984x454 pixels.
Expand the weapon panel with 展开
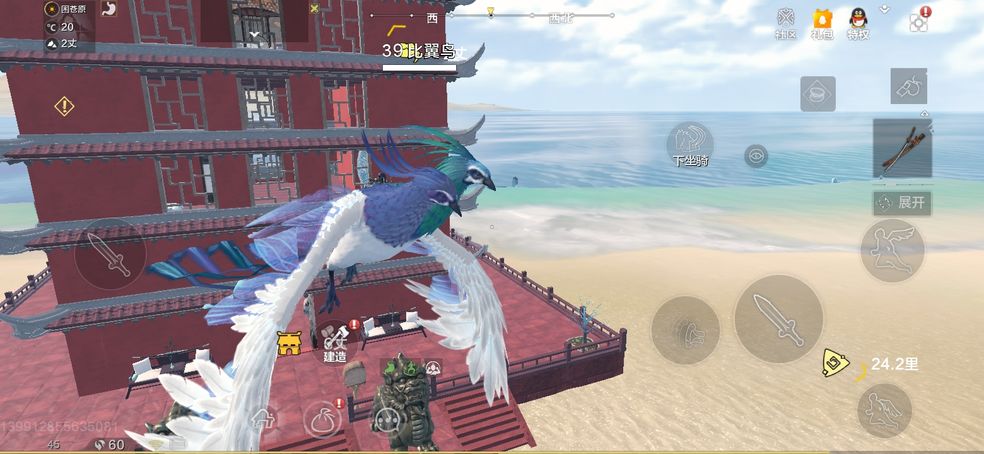pyautogui.click(x=902, y=202)
